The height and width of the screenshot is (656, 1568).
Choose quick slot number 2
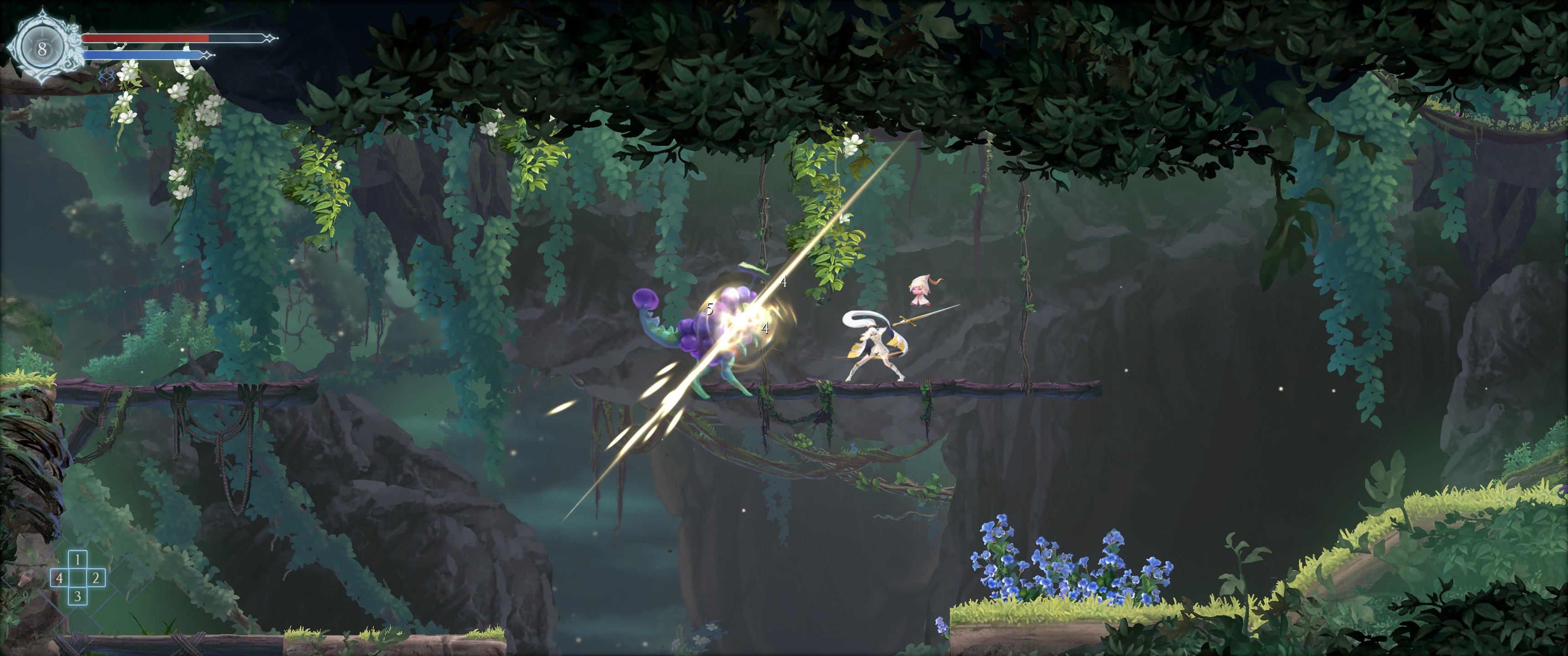click(96, 578)
